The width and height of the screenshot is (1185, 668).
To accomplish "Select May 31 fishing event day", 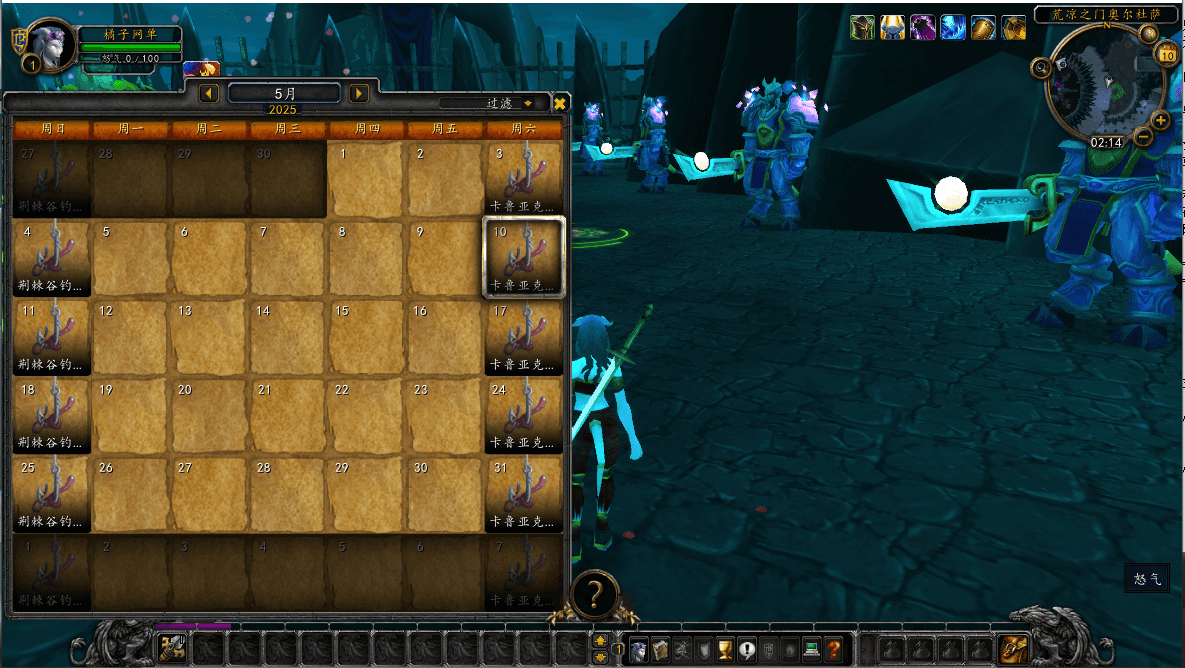I will [524, 493].
